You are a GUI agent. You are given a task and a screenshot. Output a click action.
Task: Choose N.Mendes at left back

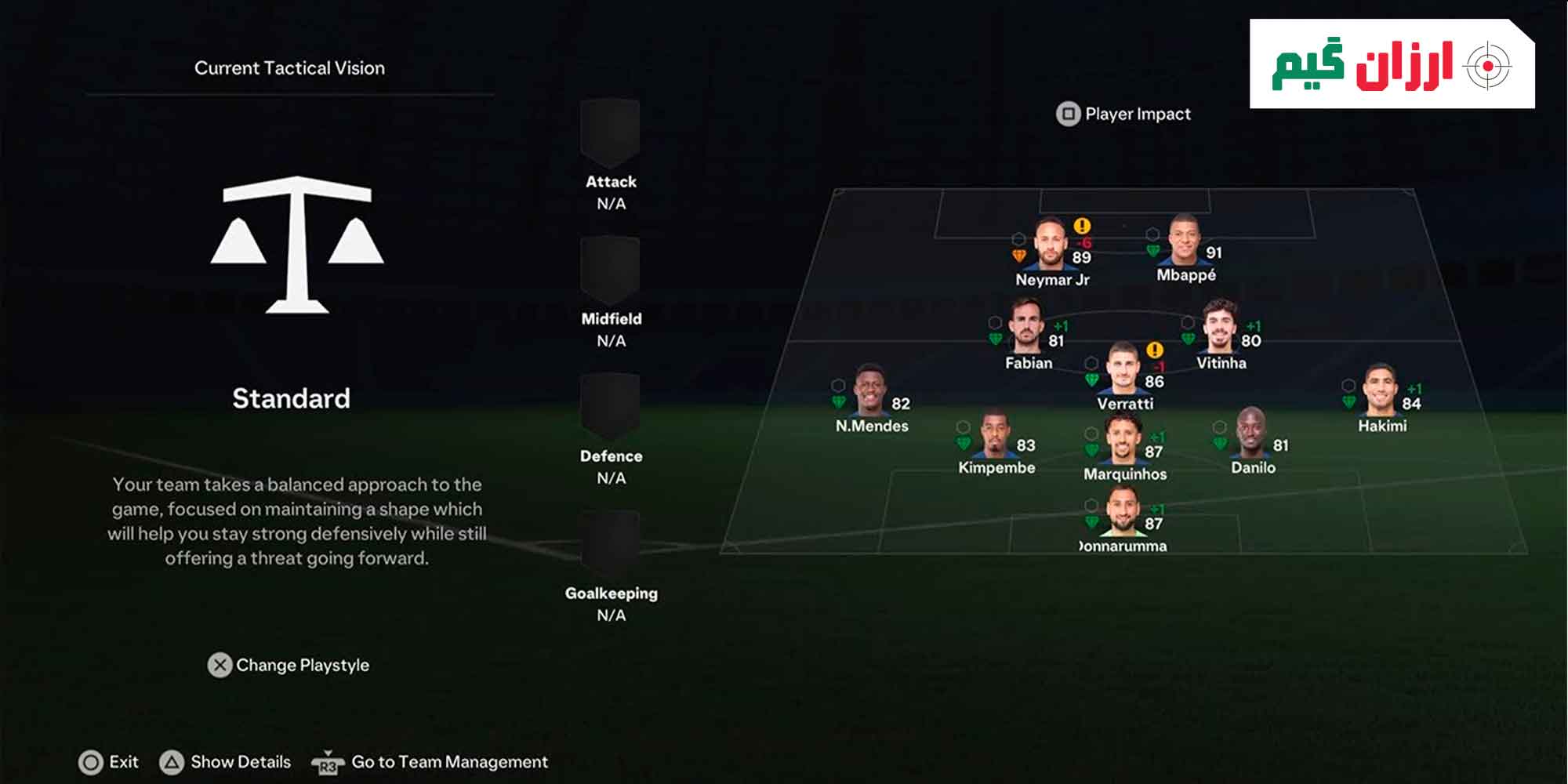coord(869,390)
